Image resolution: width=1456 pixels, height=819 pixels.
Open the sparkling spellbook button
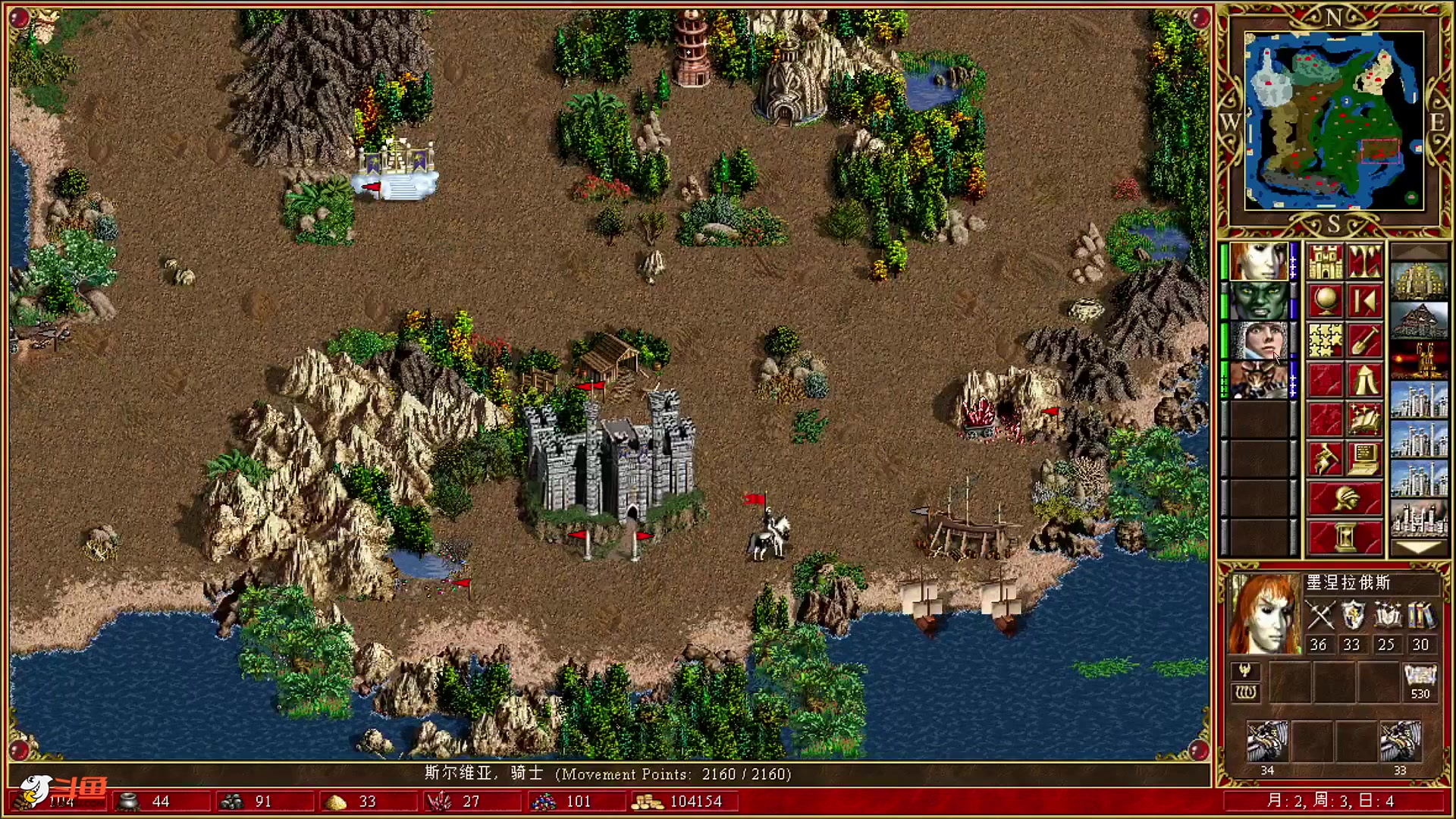coord(1364,419)
